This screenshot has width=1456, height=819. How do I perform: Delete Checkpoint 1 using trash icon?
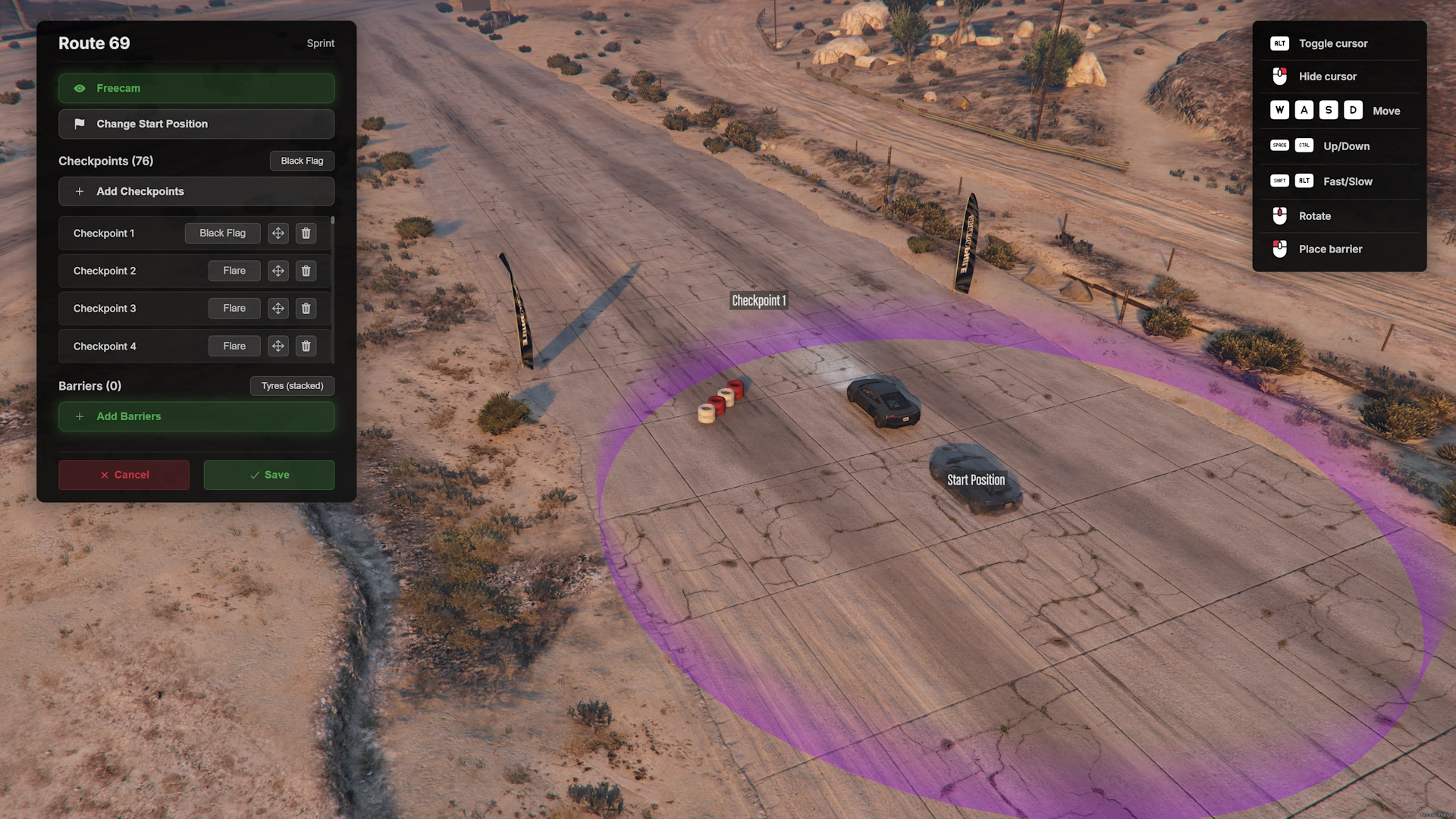coord(306,234)
